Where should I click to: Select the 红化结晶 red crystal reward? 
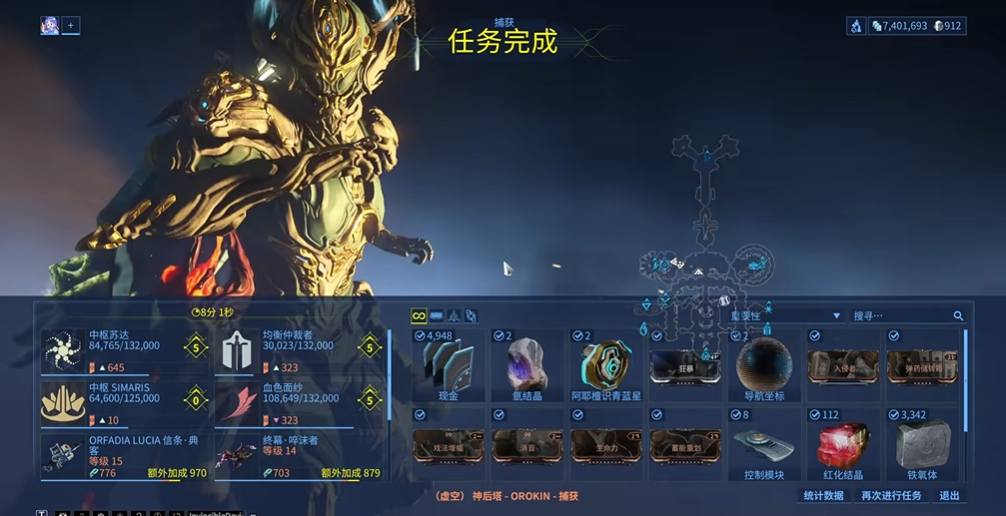pos(843,445)
